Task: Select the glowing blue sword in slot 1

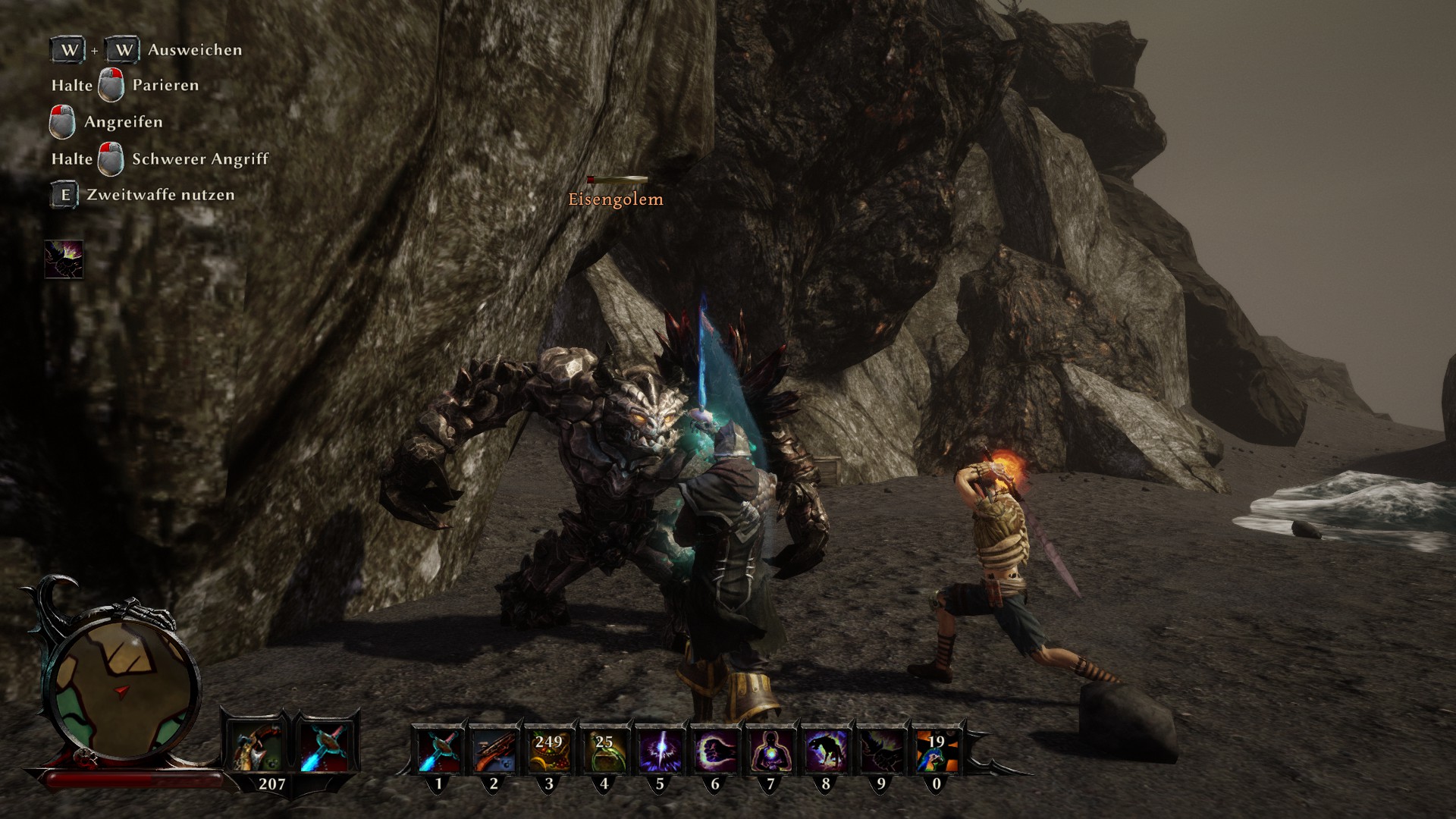Action: point(438,749)
